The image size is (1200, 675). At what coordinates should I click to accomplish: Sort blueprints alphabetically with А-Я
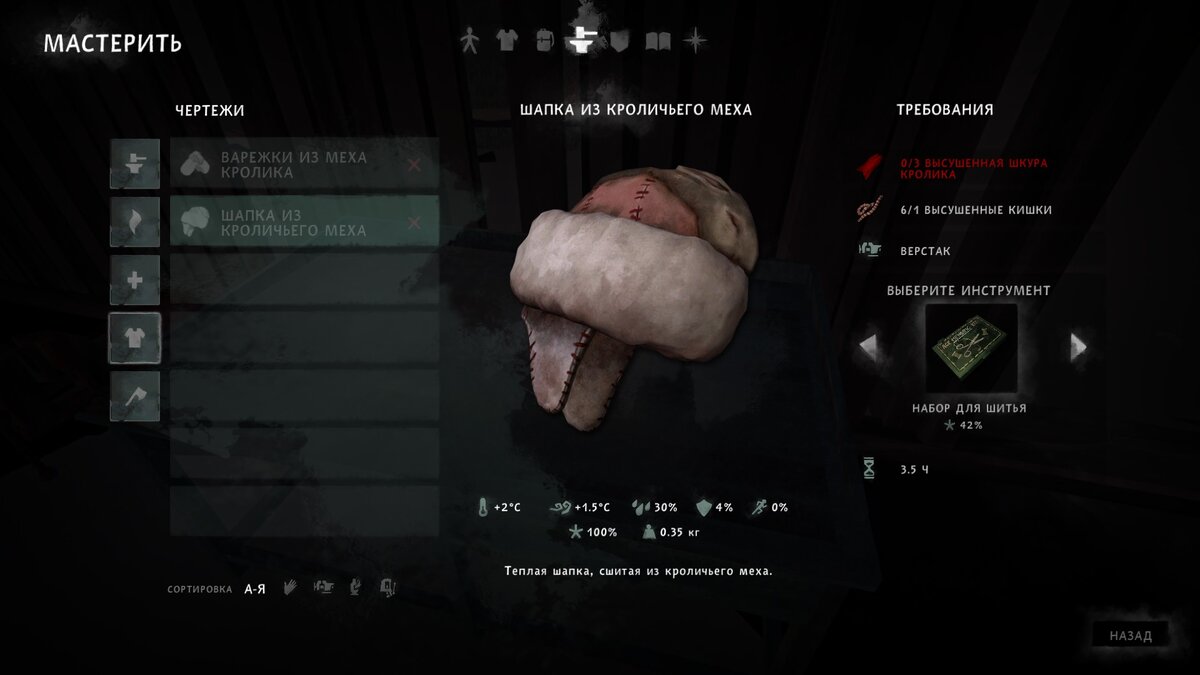point(255,589)
